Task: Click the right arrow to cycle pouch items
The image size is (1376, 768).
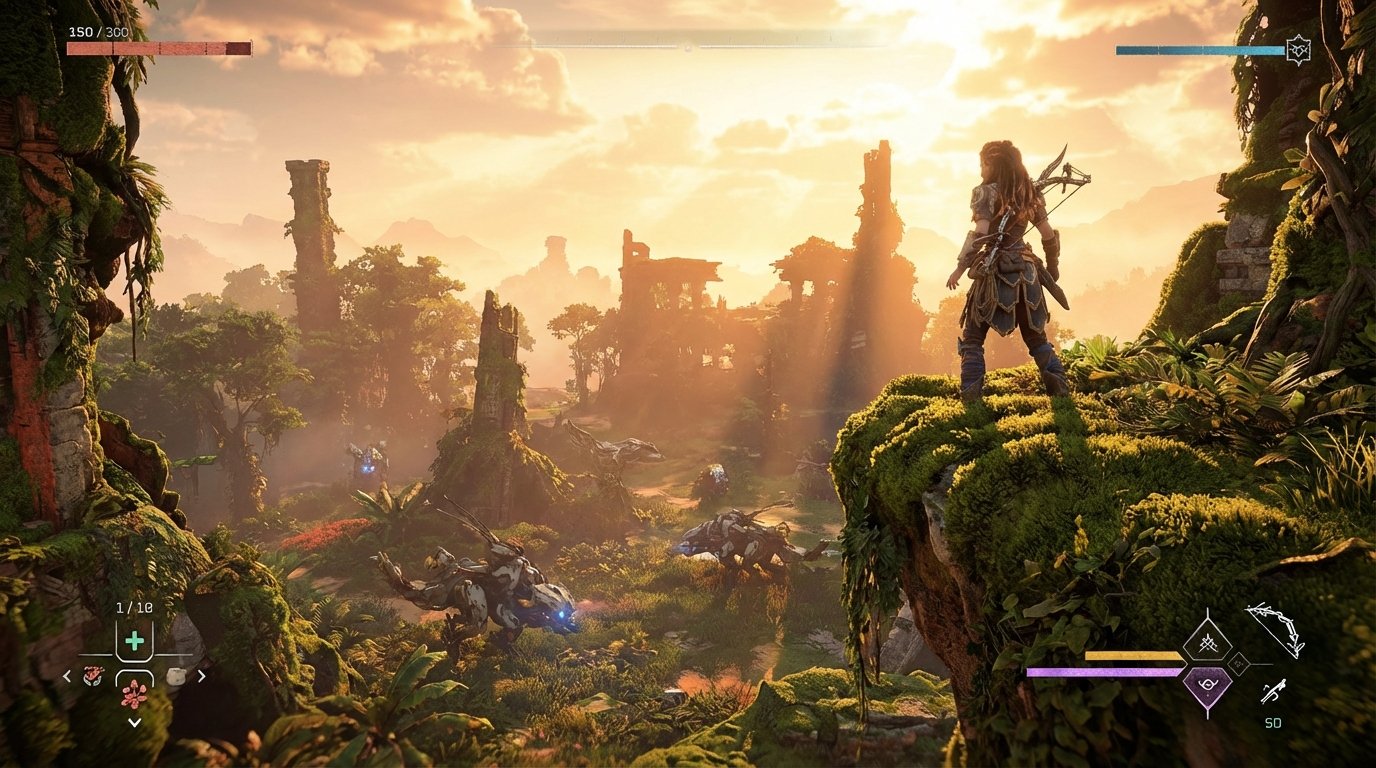Action: coord(202,675)
